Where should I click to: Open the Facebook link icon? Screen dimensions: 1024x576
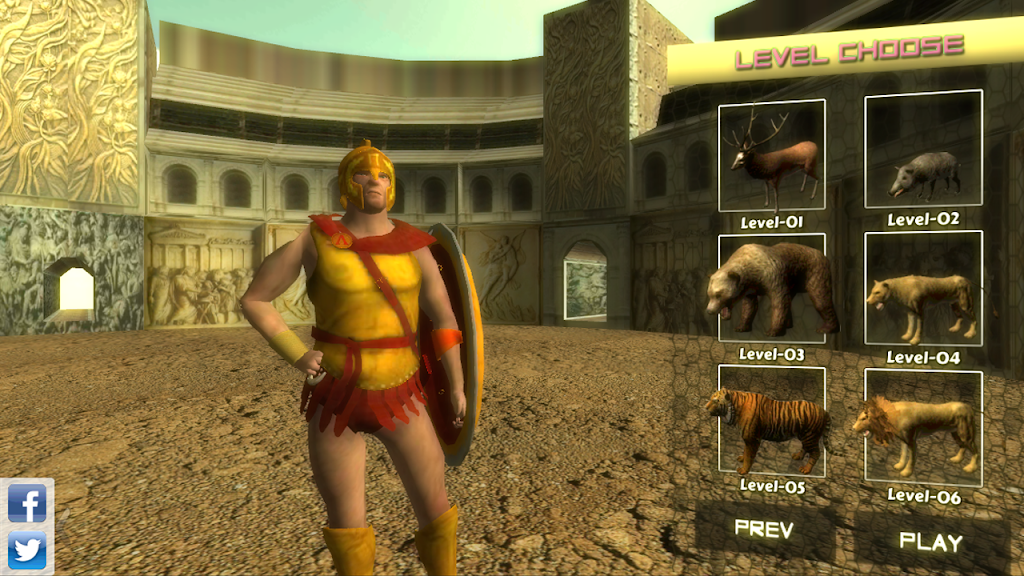click(27, 502)
